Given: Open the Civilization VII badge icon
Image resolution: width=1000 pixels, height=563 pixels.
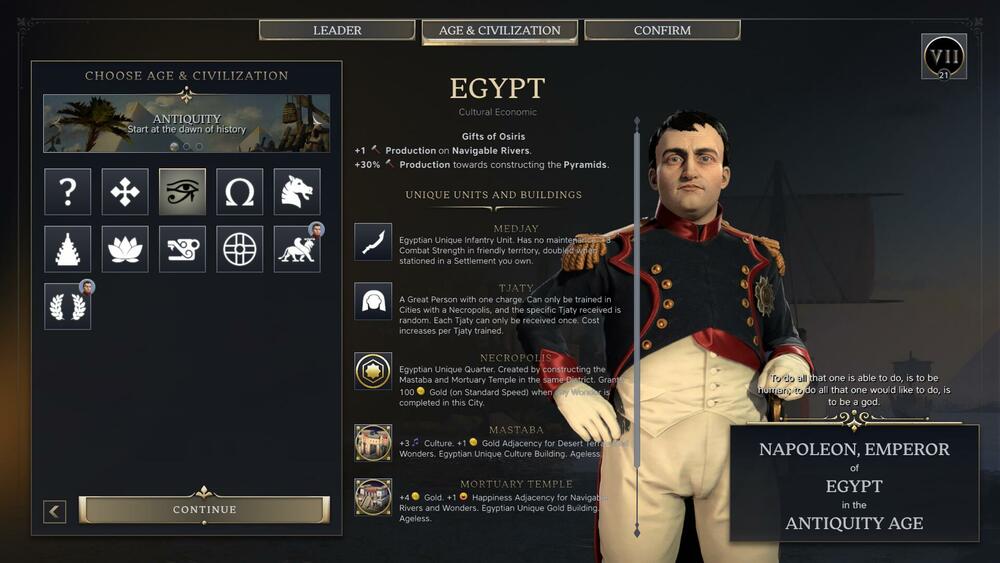Looking at the screenshot, I should click(943, 57).
